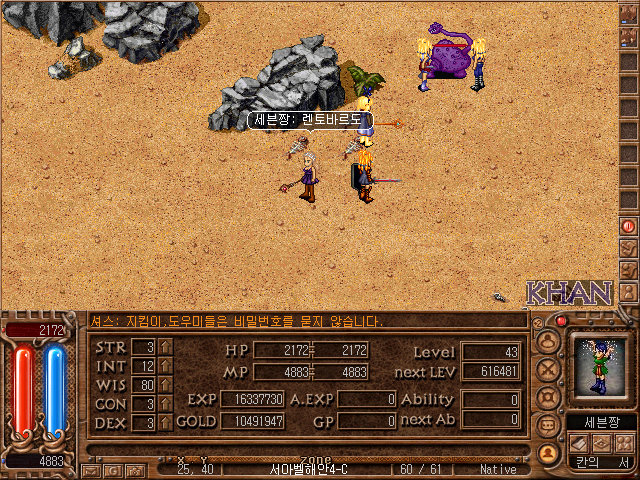Open the crossed swords combat panel
640x480 pixels.
coord(548,367)
